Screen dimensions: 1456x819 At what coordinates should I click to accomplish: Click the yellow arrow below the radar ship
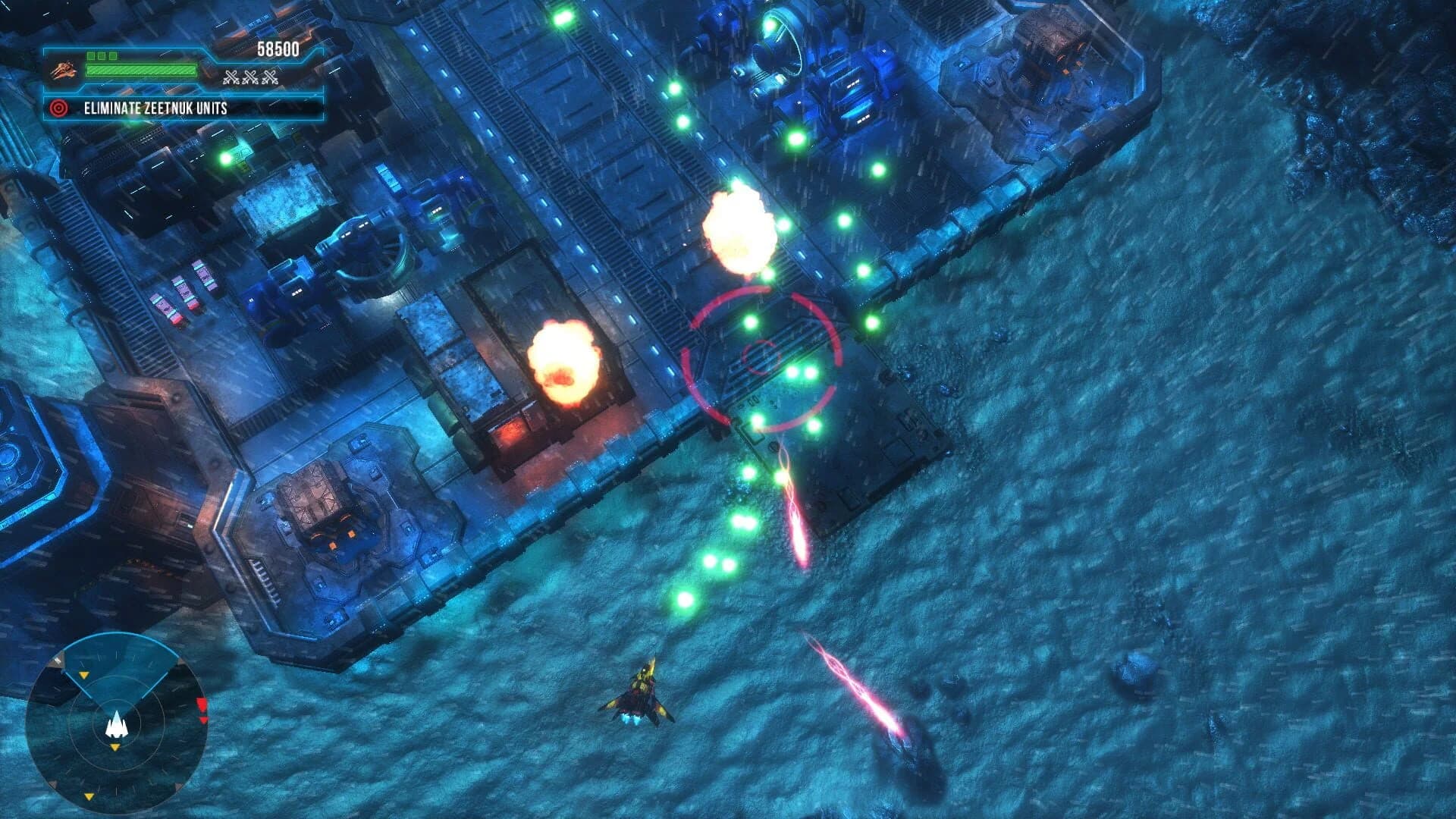coord(114,748)
